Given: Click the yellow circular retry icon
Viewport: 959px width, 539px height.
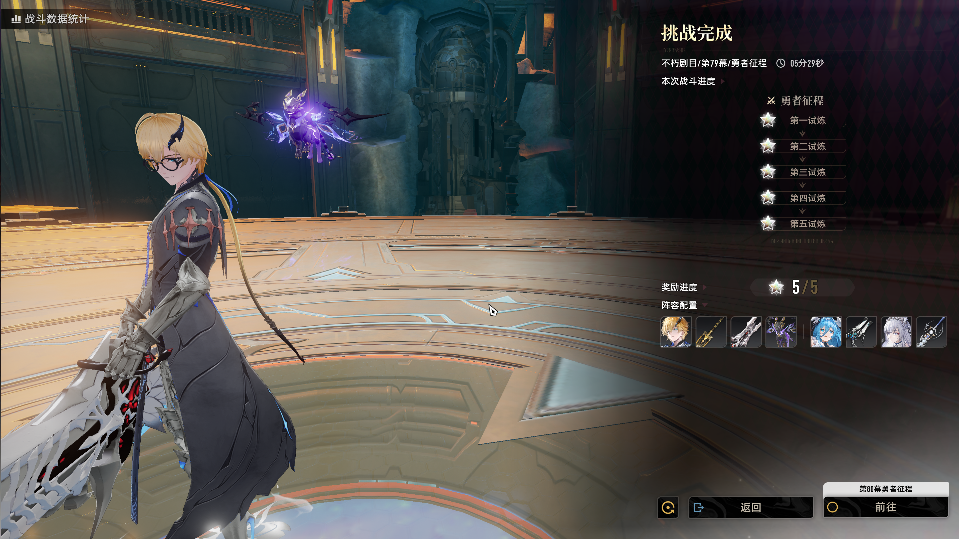Looking at the screenshot, I should pyautogui.click(x=667, y=507).
